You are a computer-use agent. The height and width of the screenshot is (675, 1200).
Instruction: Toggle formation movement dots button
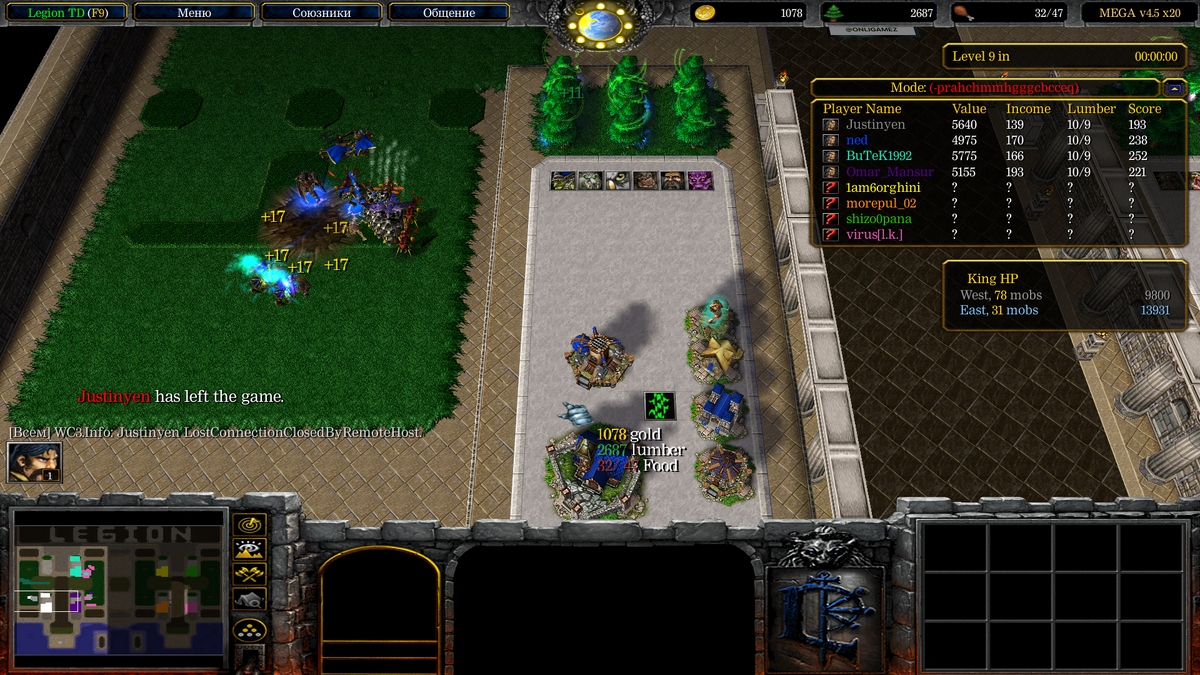pos(249,630)
